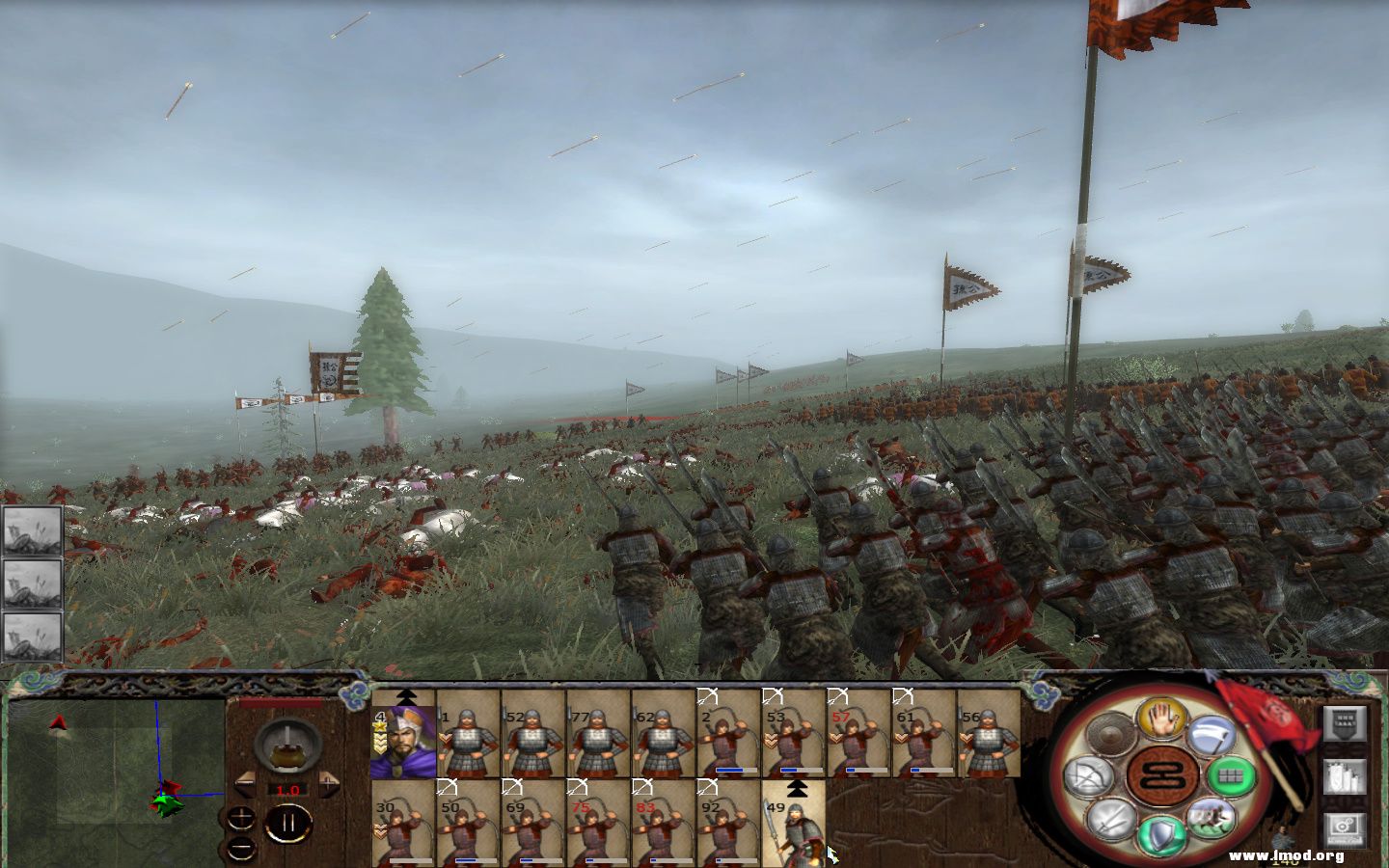Toggle guard mode with the shield icon

tap(1160, 833)
